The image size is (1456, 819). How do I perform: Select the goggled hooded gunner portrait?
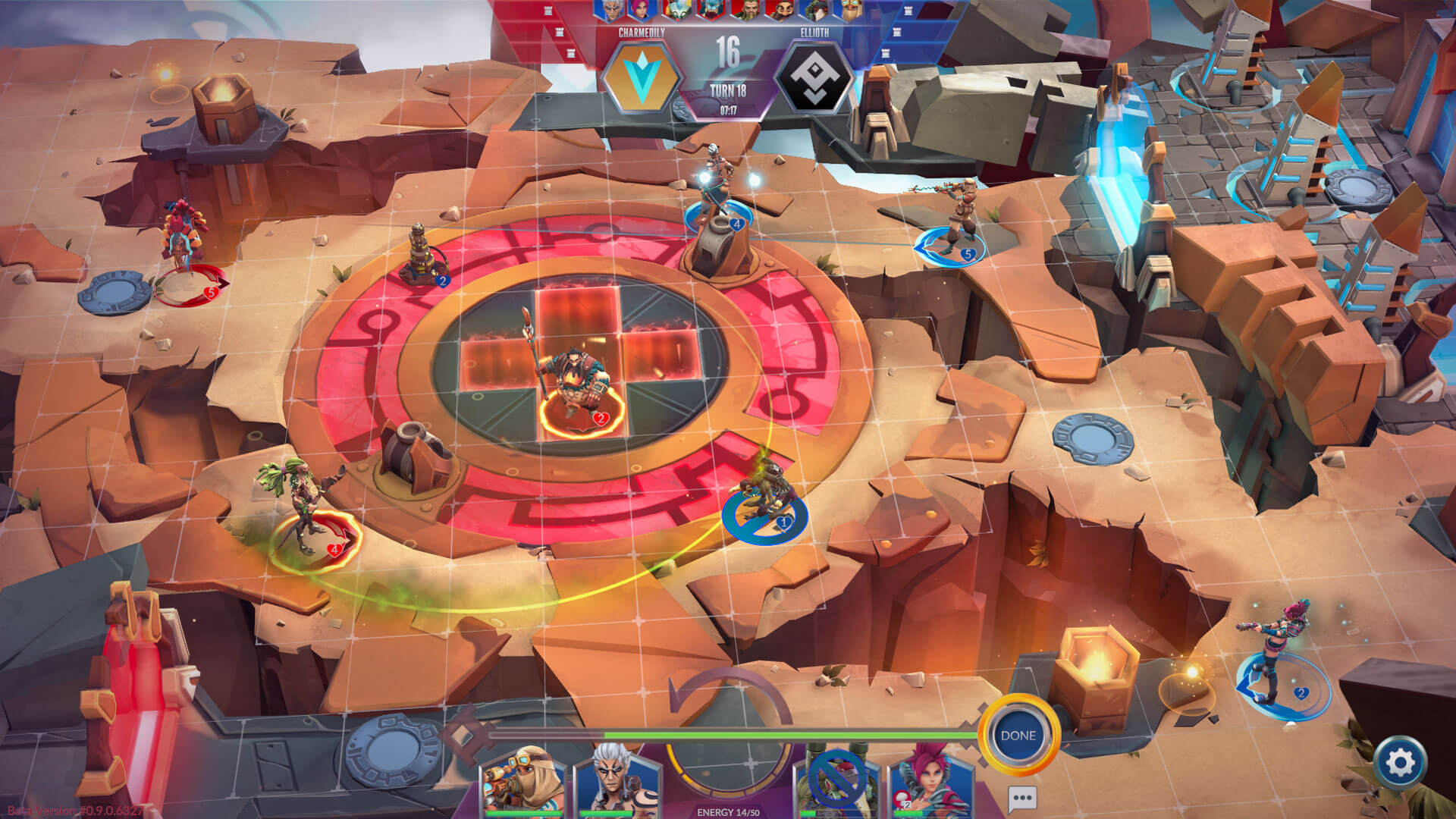point(525,781)
